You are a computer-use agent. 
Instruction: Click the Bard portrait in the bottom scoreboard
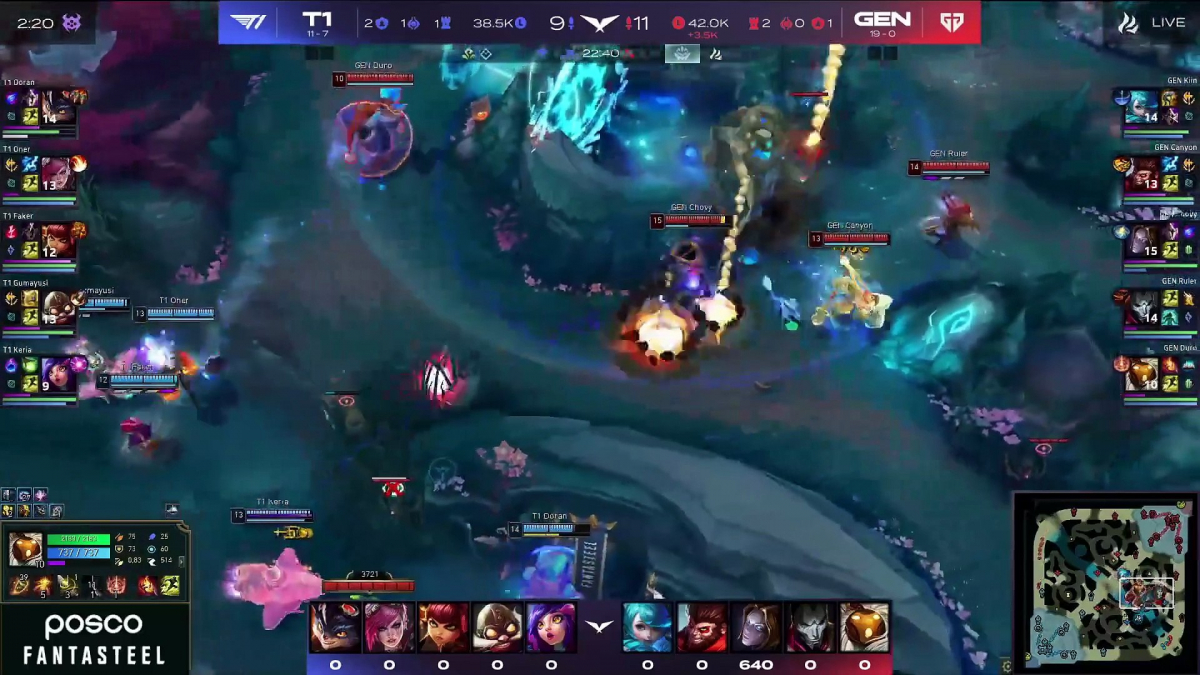pos(864,627)
